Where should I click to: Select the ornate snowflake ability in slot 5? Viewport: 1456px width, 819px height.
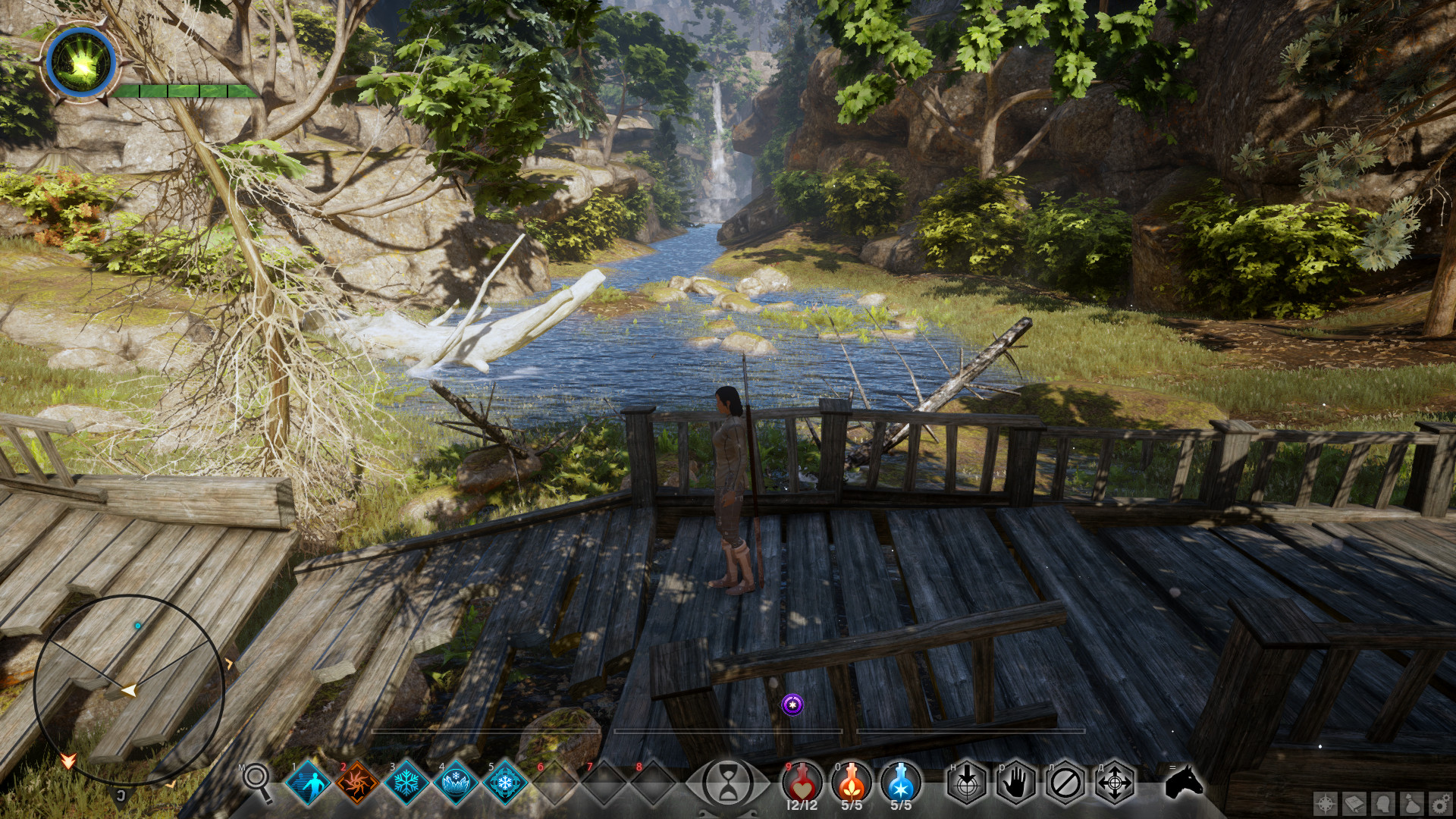505,783
